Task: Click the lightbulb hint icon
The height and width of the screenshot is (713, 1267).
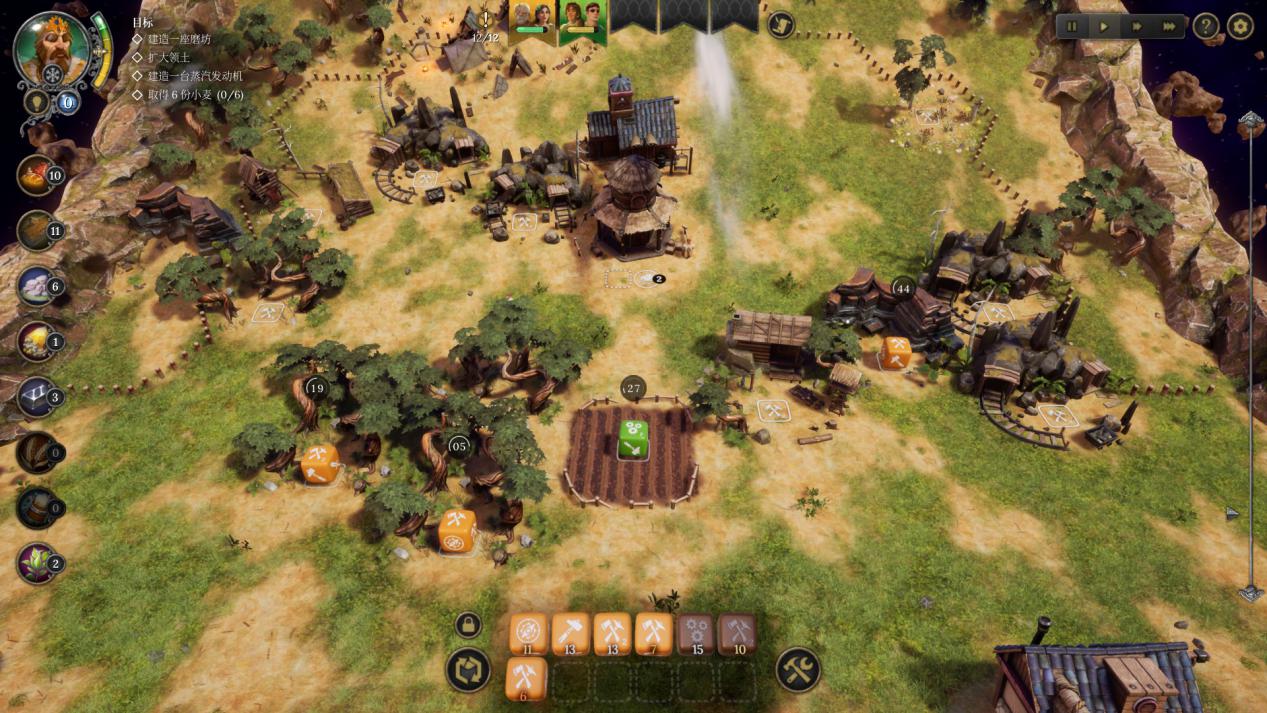Action: pyautogui.click(x=37, y=102)
